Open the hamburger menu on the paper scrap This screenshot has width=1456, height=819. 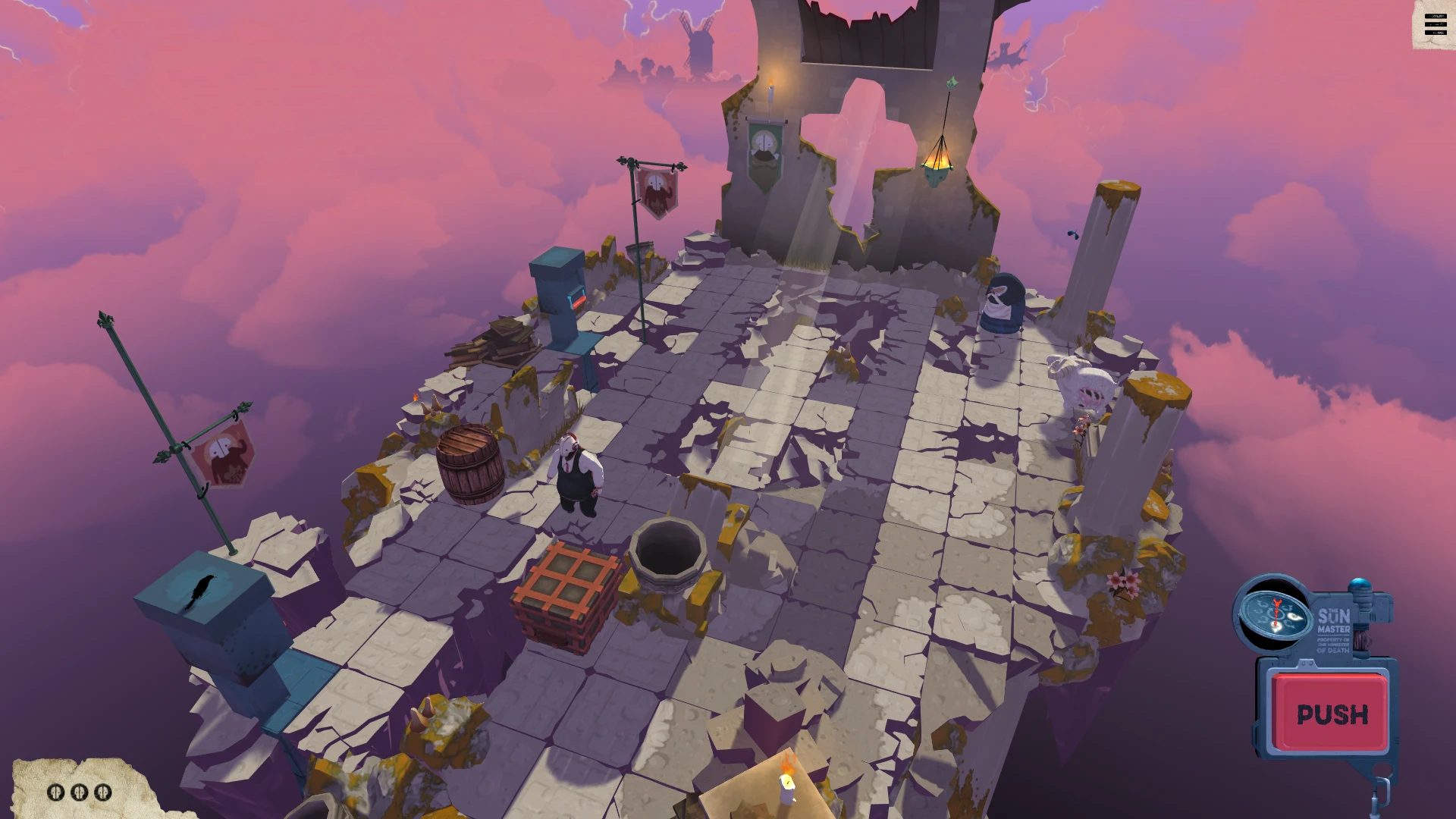(x=1435, y=25)
